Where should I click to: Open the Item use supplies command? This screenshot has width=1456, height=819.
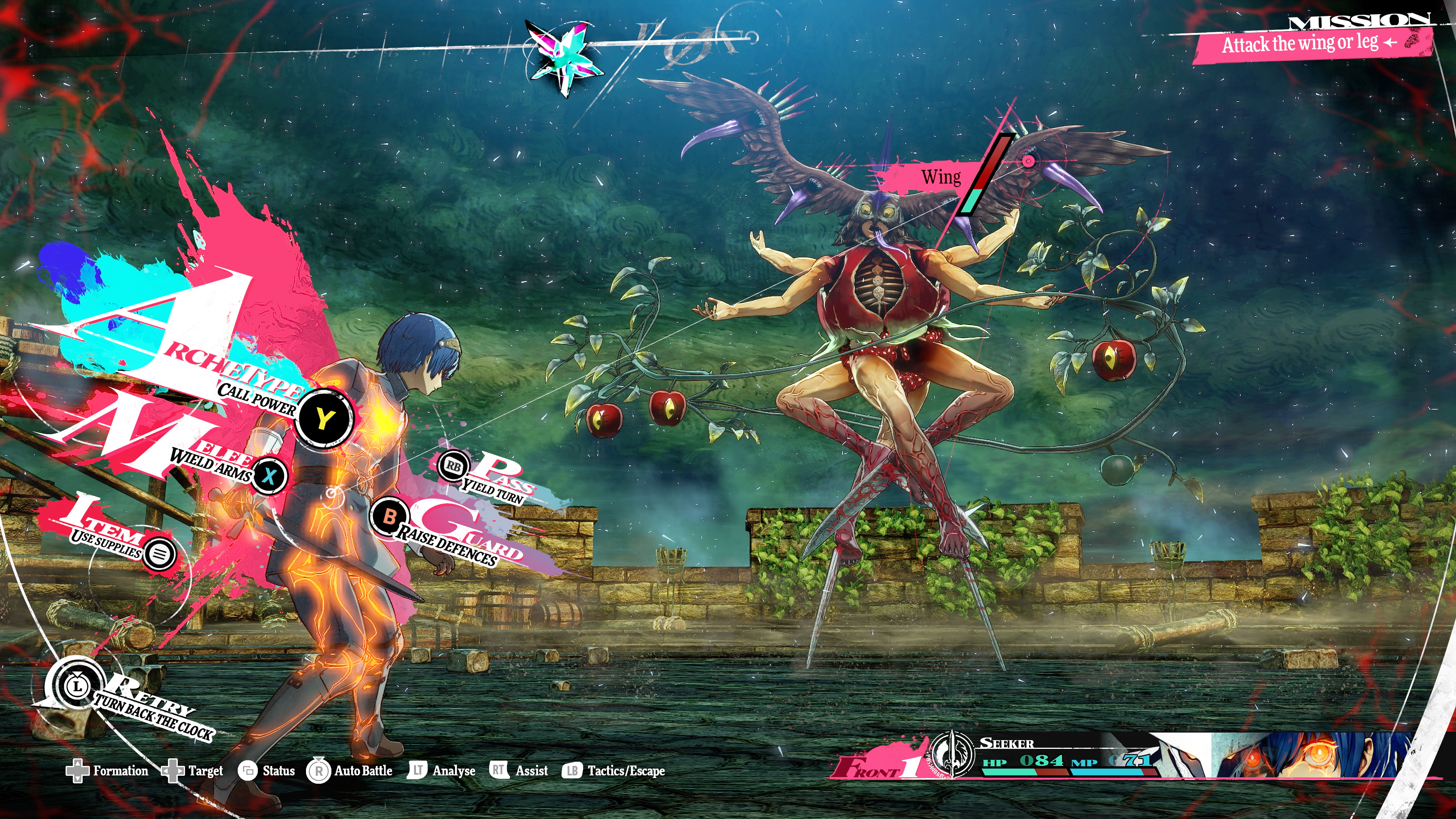pos(159,553)
